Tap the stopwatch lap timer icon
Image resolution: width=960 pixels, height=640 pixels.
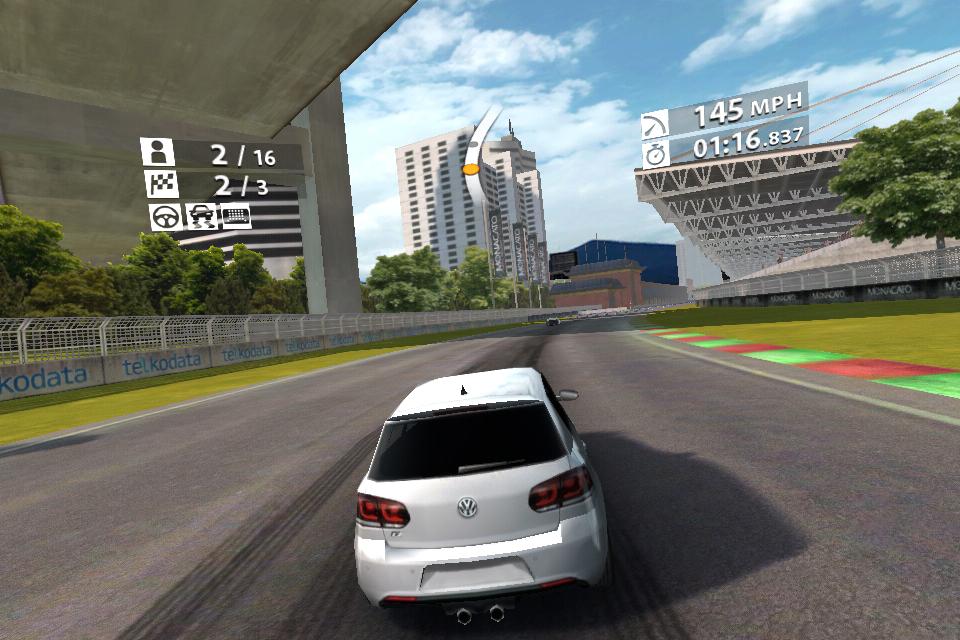pos(656,154)
